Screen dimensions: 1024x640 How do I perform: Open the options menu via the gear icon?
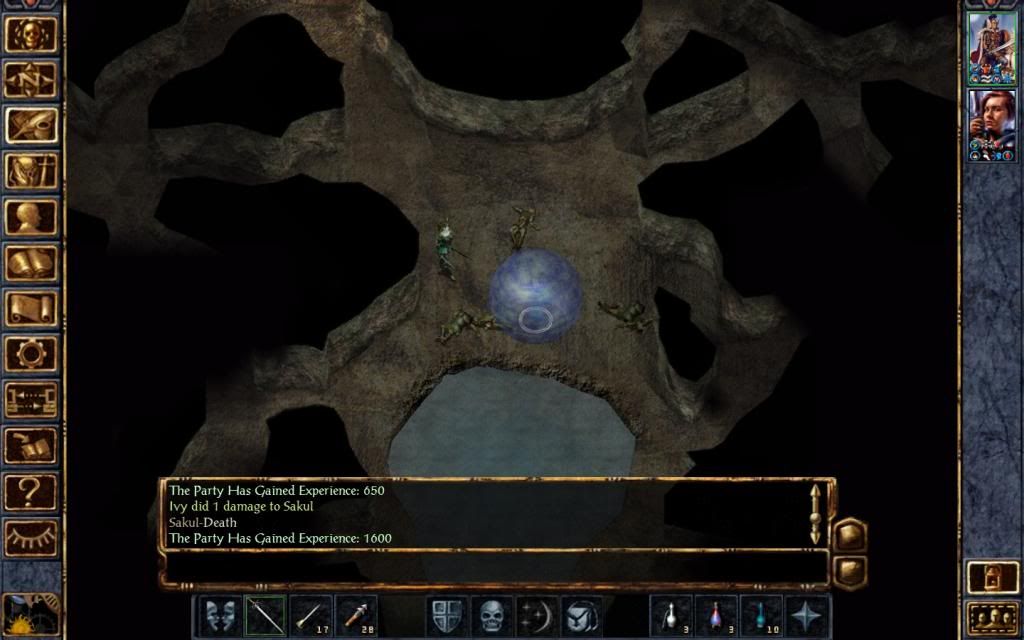click(x=30, y=354)
